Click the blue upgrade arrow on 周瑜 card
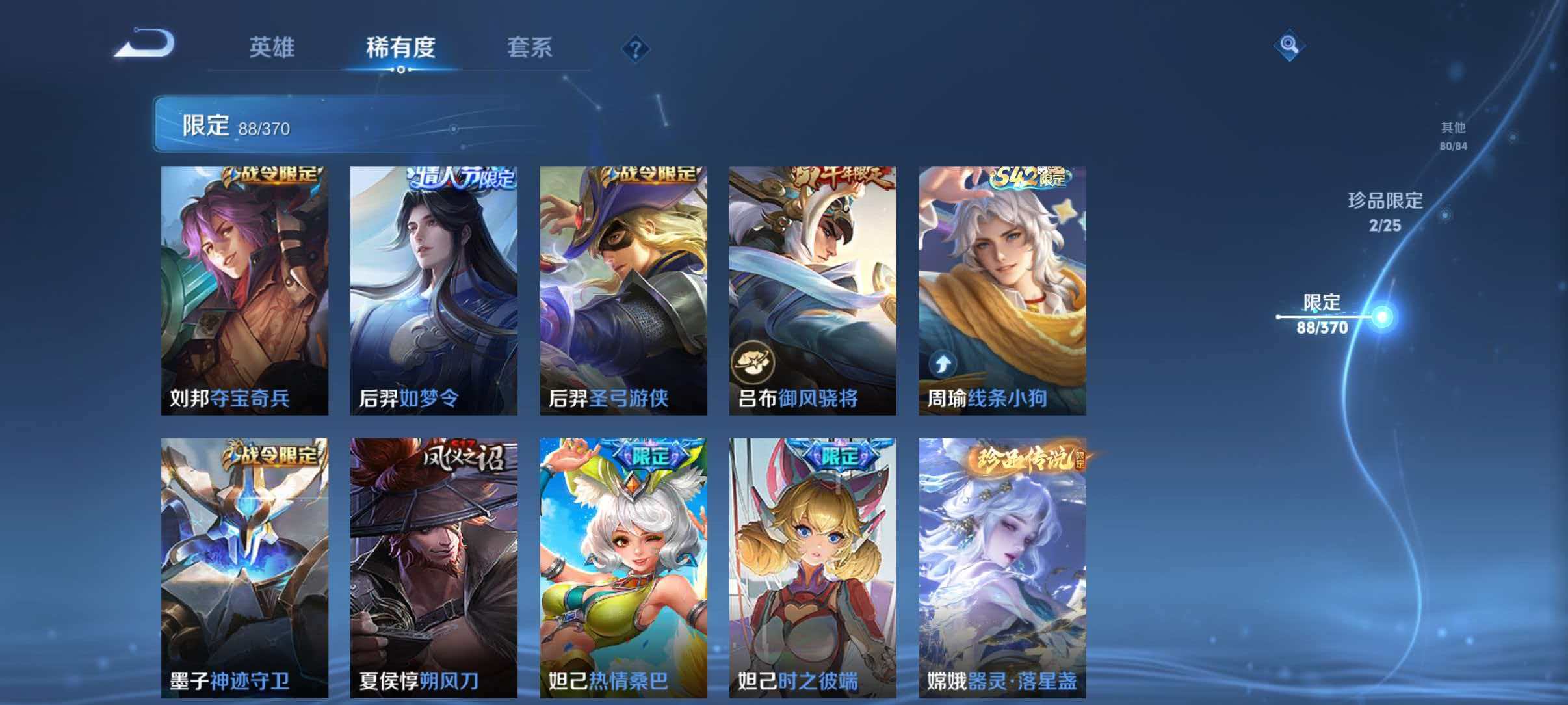 [x=944, y=364]
